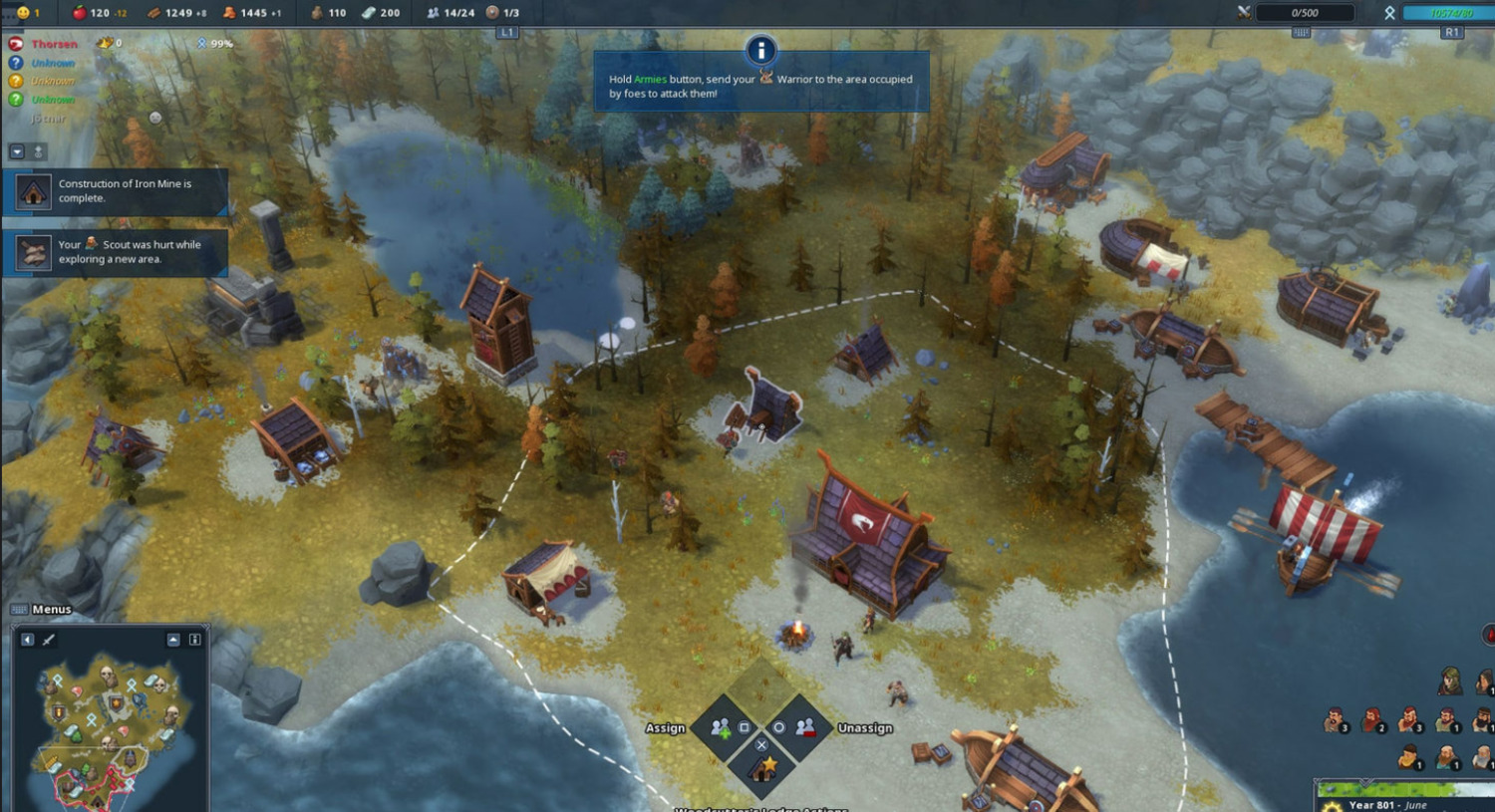Click the minimap's left arrow button
Screen dimensions: 1495x812
click(x=27, y=640)
